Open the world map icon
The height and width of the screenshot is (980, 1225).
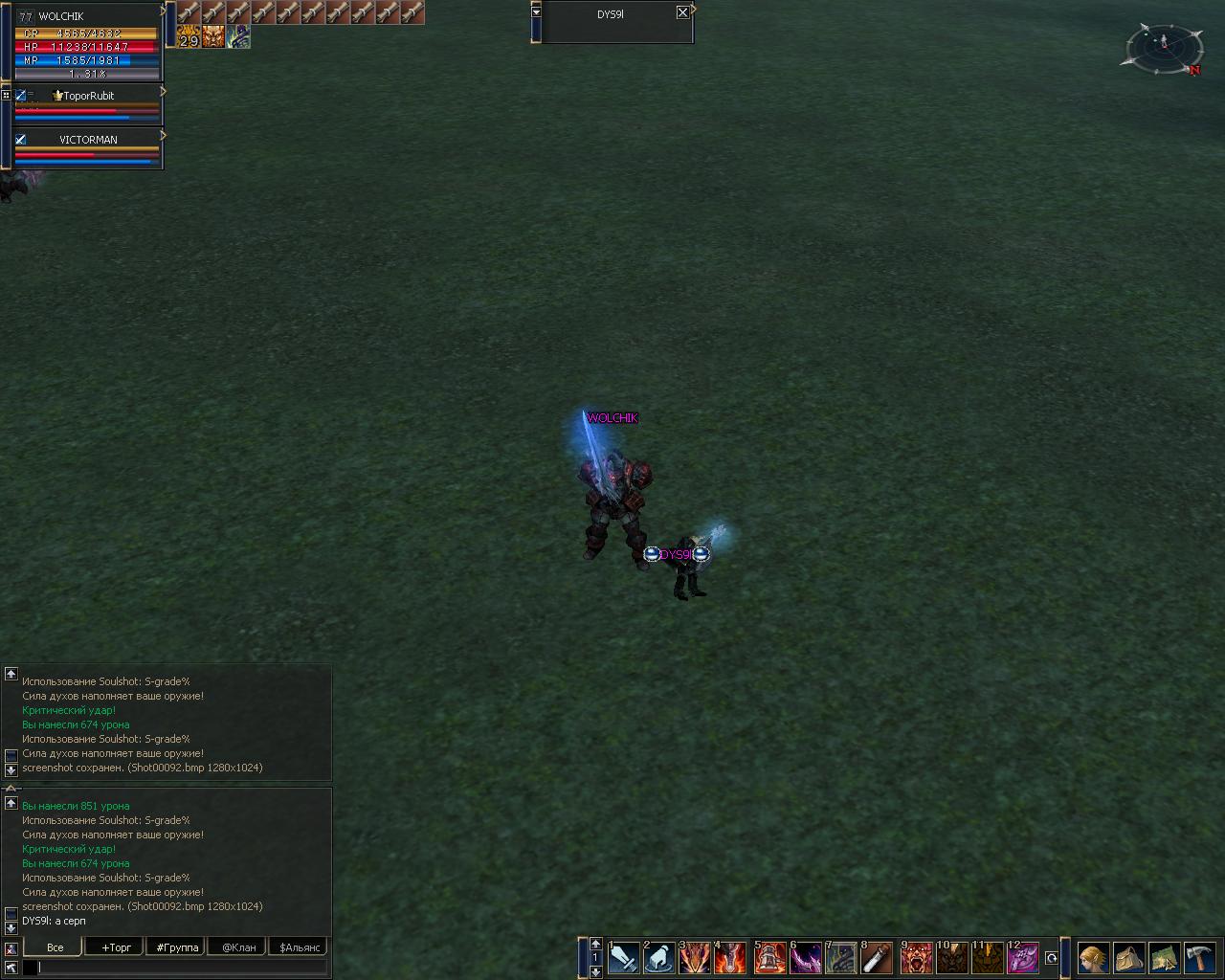click(x=1164, y=958)
